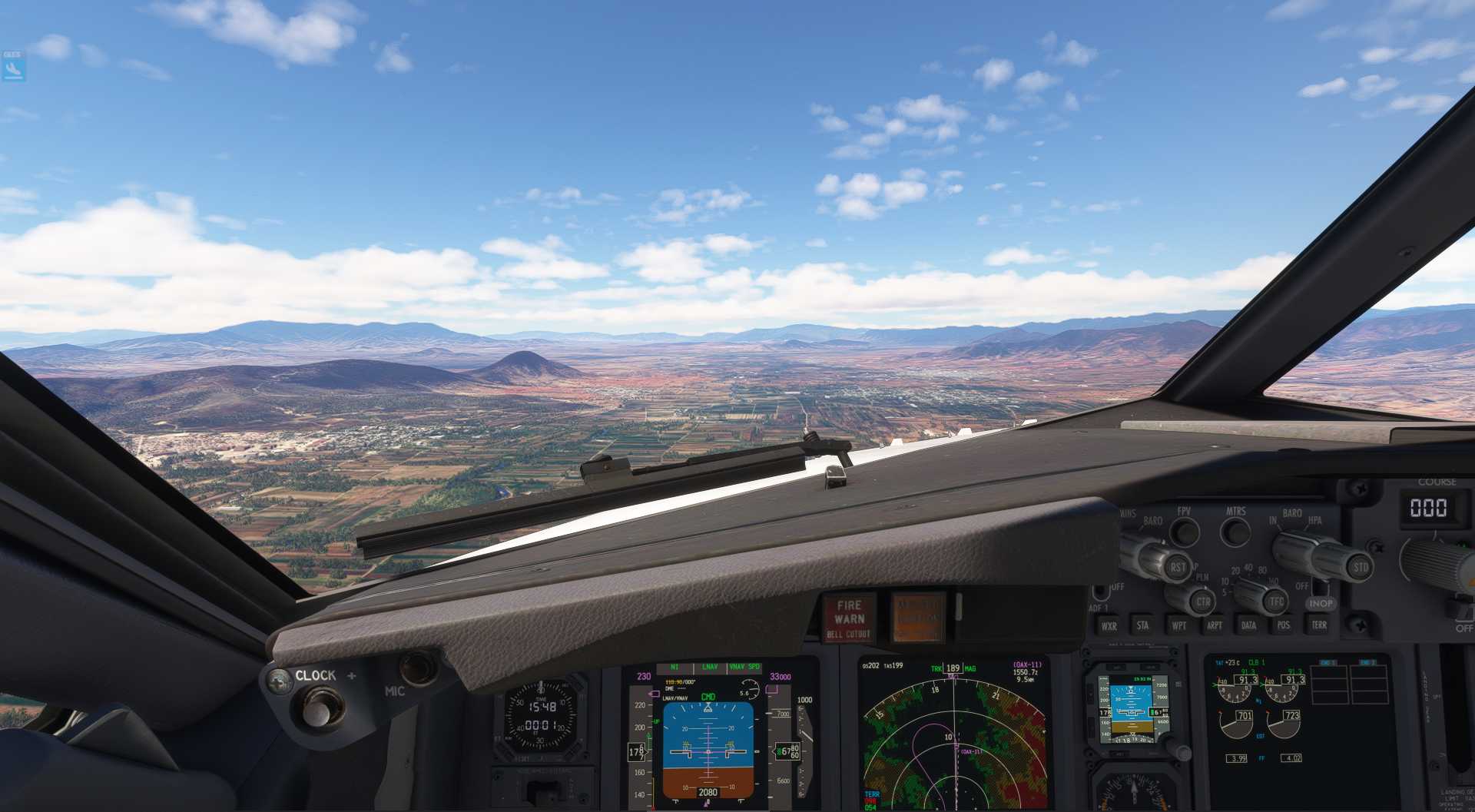The height and width of the screenshot is (812, 1475).
Task: Enable the STA stations map button
Action: (x=1142, y=625)
